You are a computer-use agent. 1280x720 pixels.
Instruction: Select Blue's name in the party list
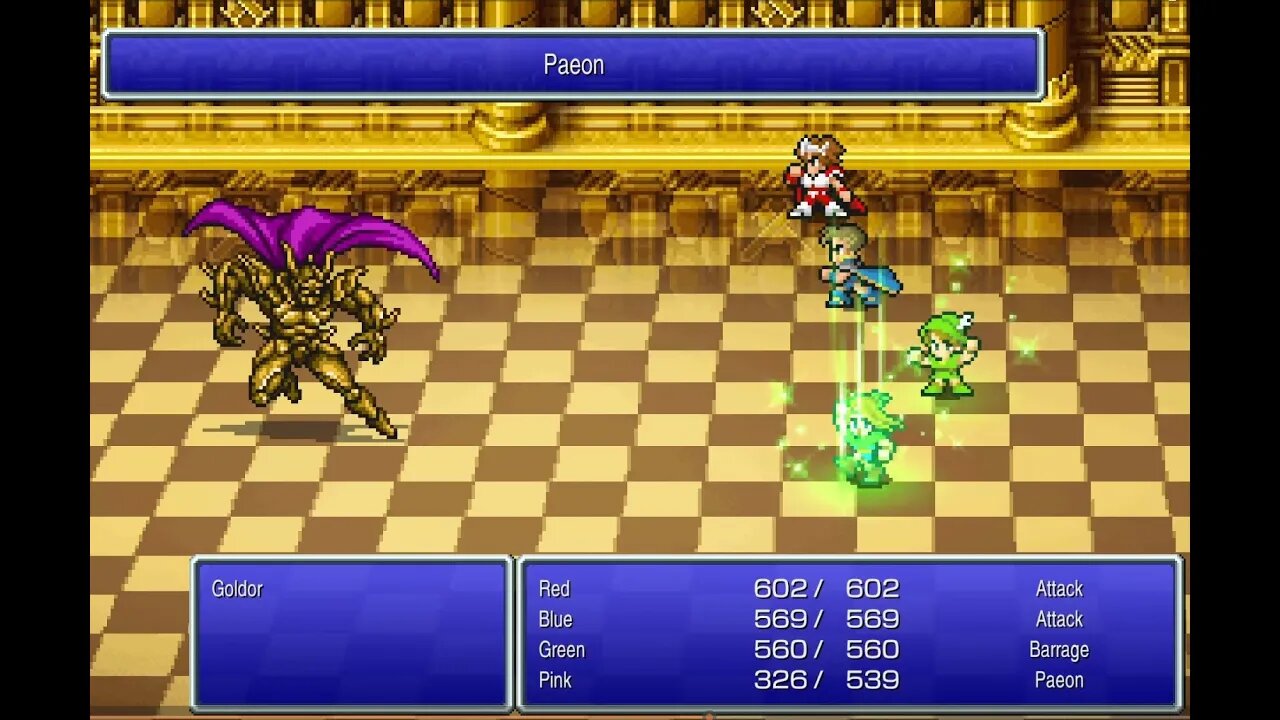[558, 620]
